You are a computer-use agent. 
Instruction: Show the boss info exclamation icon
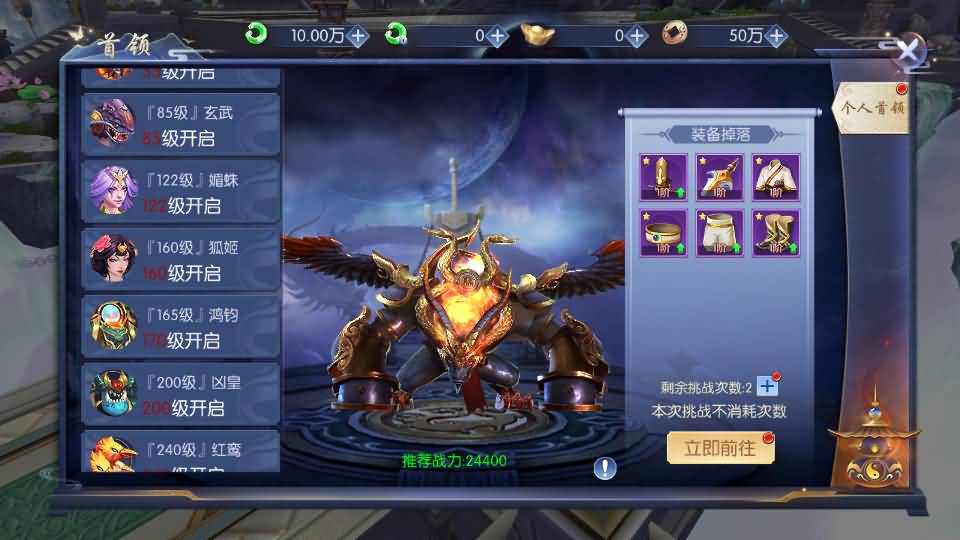tap(605, 467)
